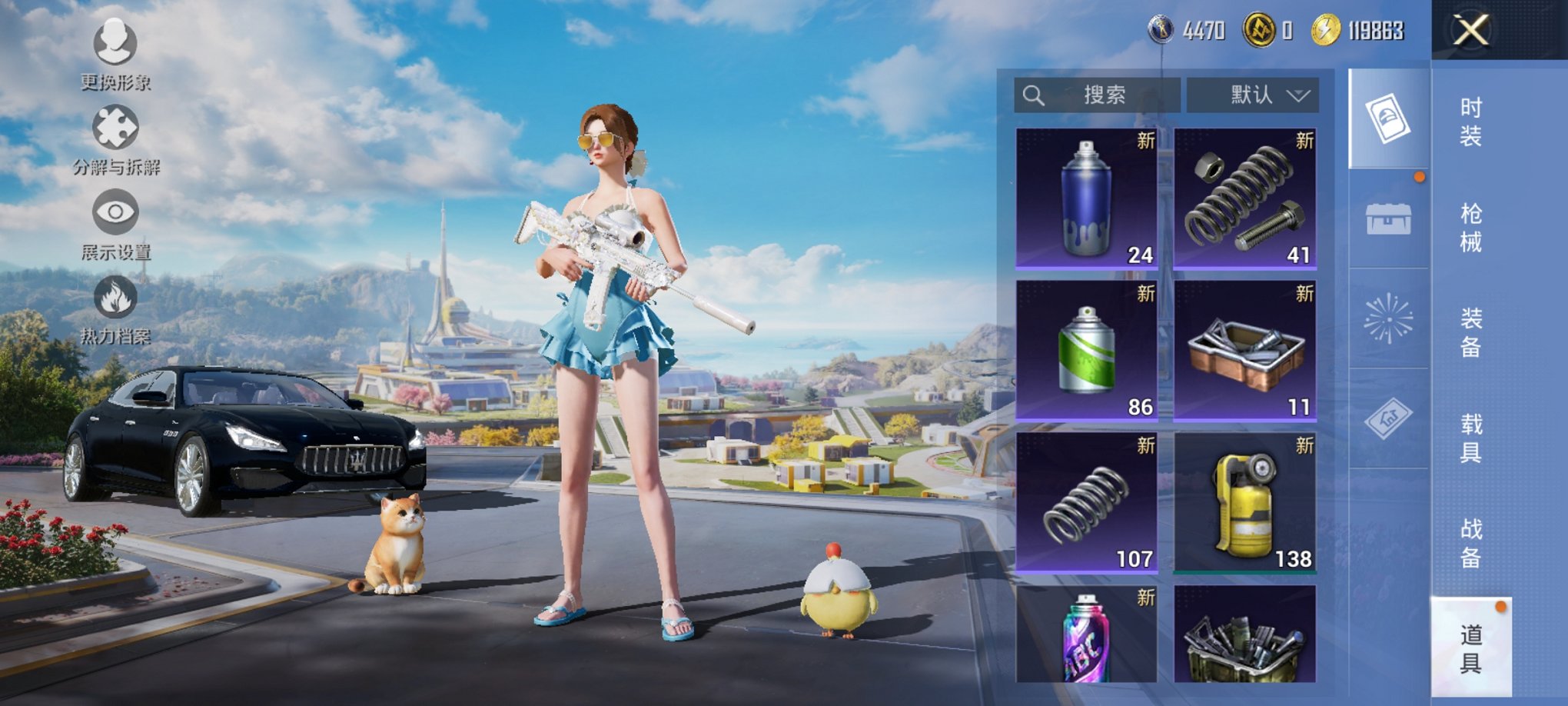Select the green spray paint can item
This screenshot has height=706, width=1568.
pyautogui.click(x=1086, y=350)
